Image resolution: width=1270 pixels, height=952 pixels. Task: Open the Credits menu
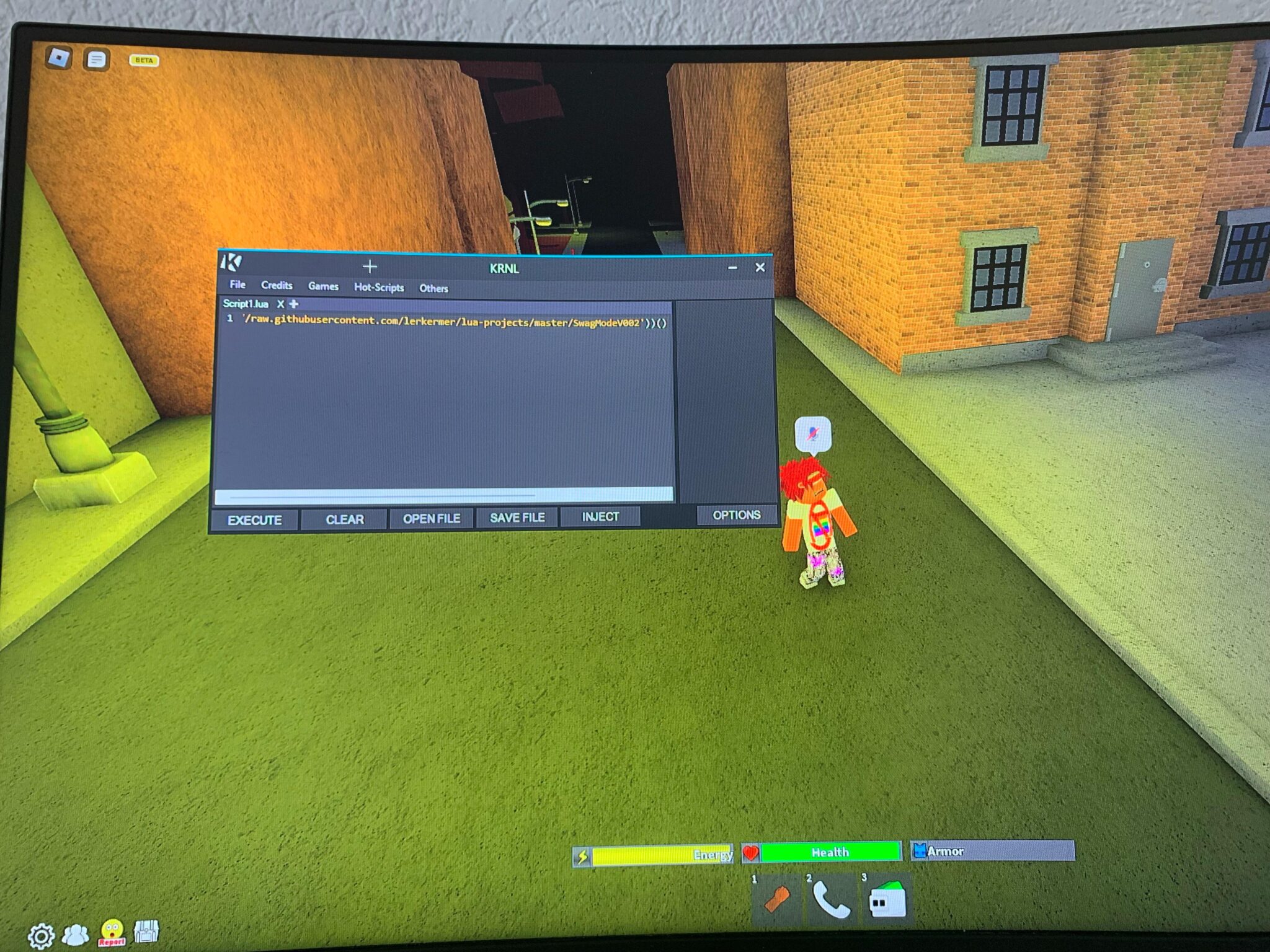coord(277,285)
